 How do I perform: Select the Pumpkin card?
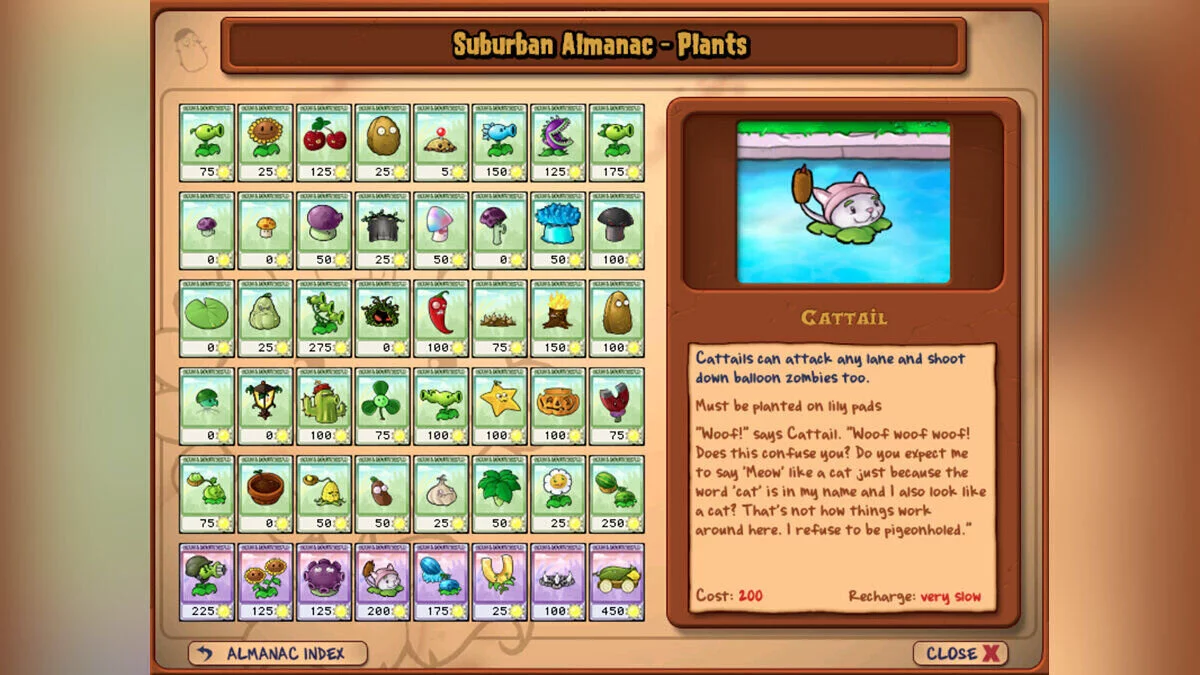click(558, 406)
